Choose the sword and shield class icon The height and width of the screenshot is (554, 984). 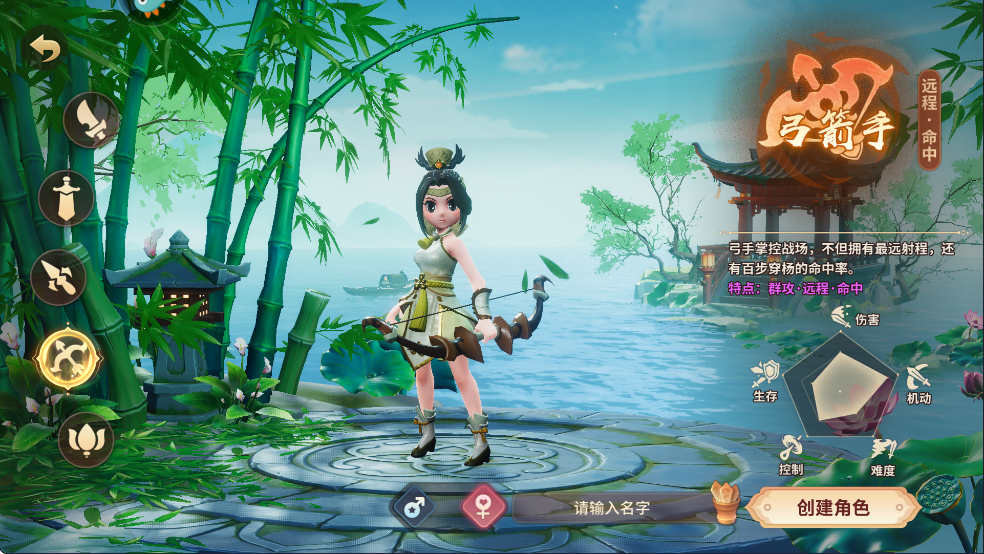pos(67,197)
